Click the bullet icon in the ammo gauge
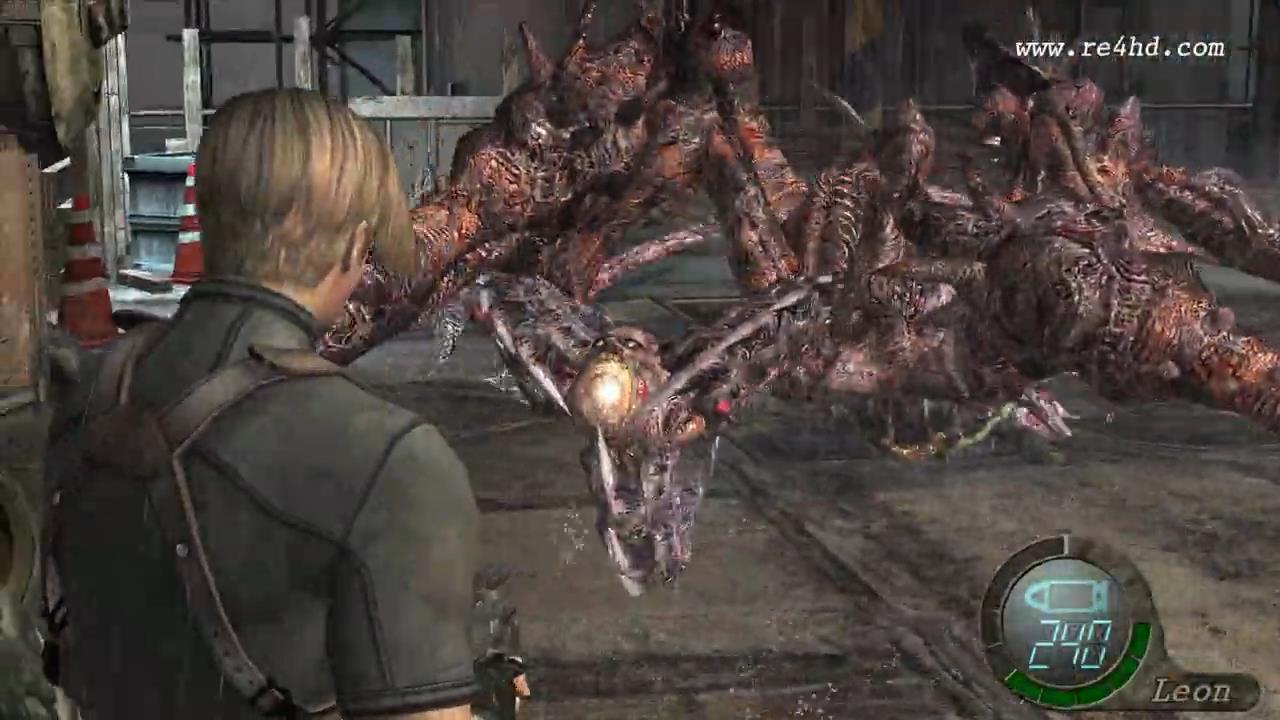 pos(1071,598)
